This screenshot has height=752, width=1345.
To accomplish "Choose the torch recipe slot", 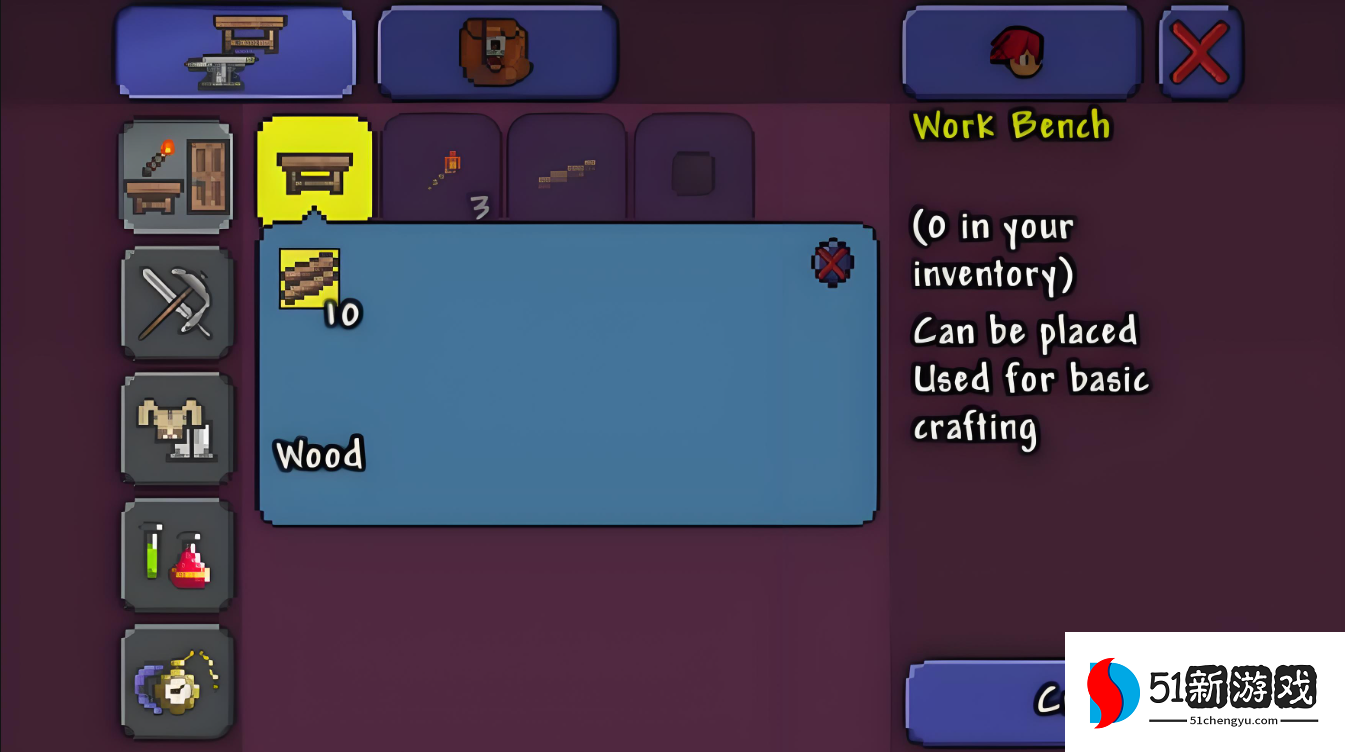I will click(442, 170).
